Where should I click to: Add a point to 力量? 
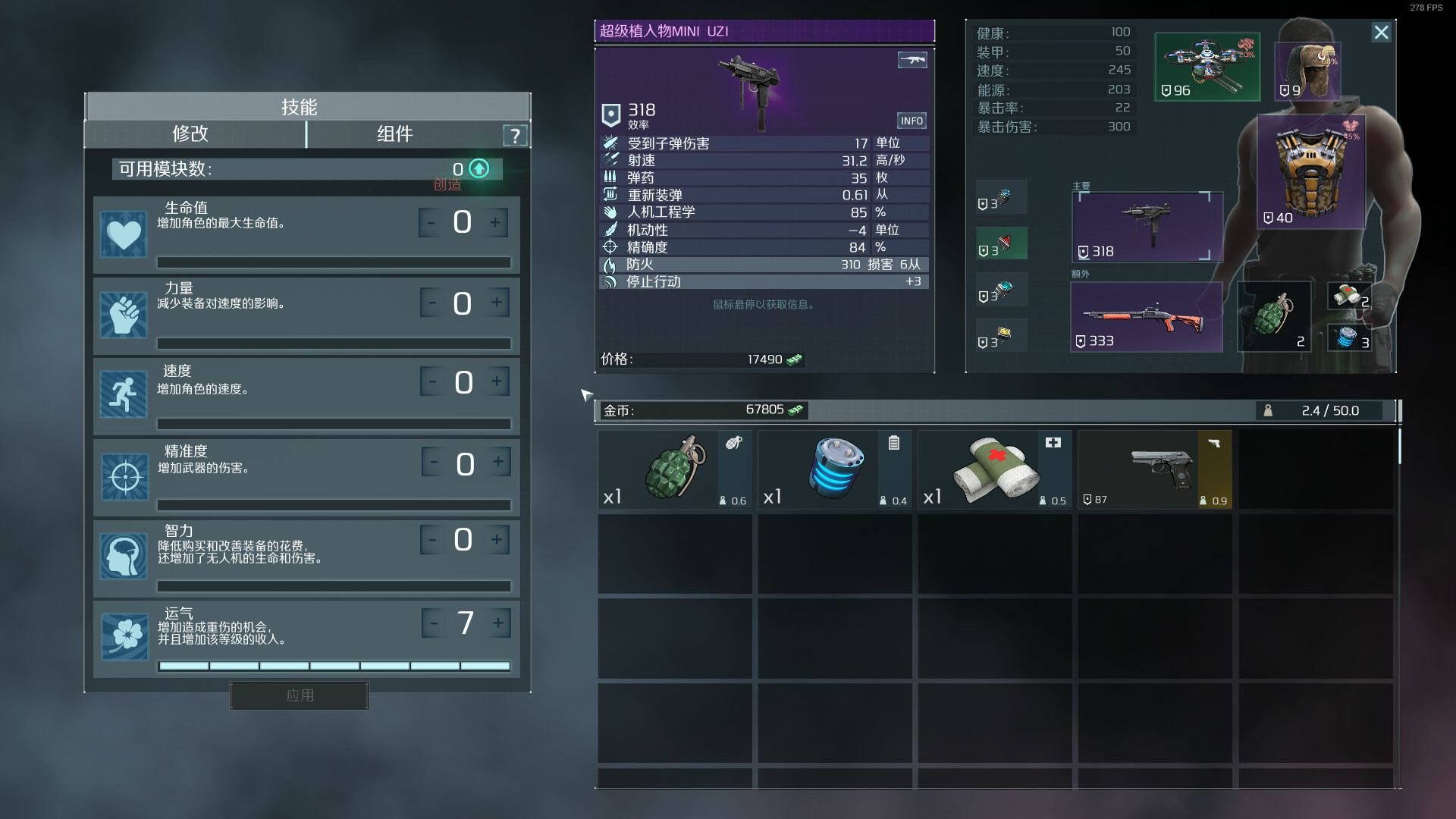(x=497, y=303)
